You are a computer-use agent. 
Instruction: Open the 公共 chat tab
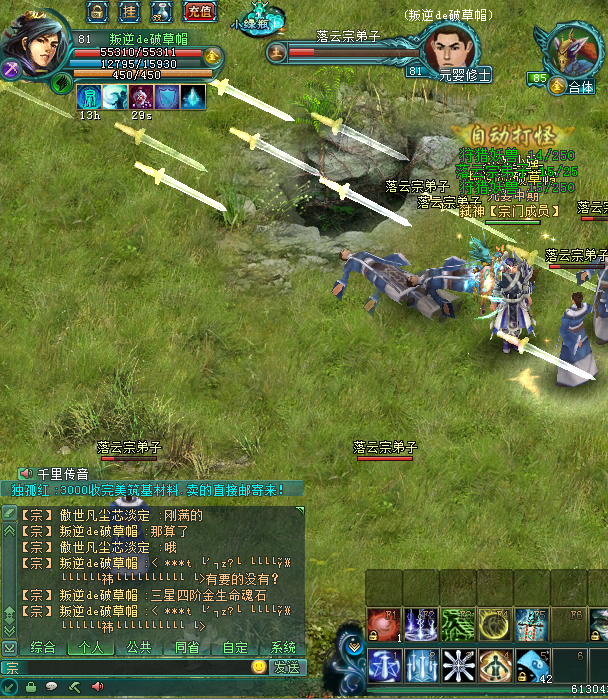click(138, 647)
